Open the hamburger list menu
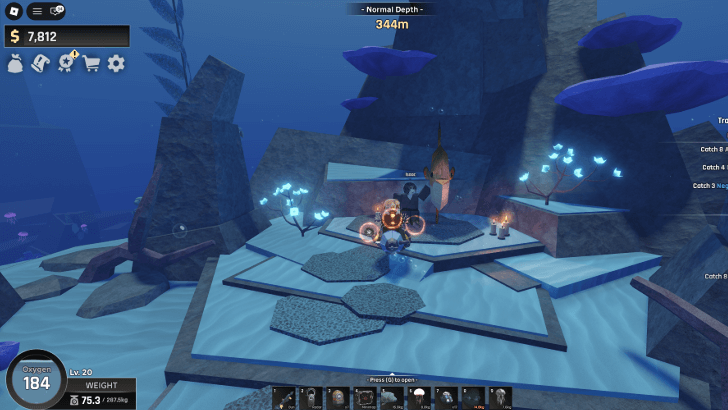The height and width of the screenshot is (410, 728). (36, 11)
